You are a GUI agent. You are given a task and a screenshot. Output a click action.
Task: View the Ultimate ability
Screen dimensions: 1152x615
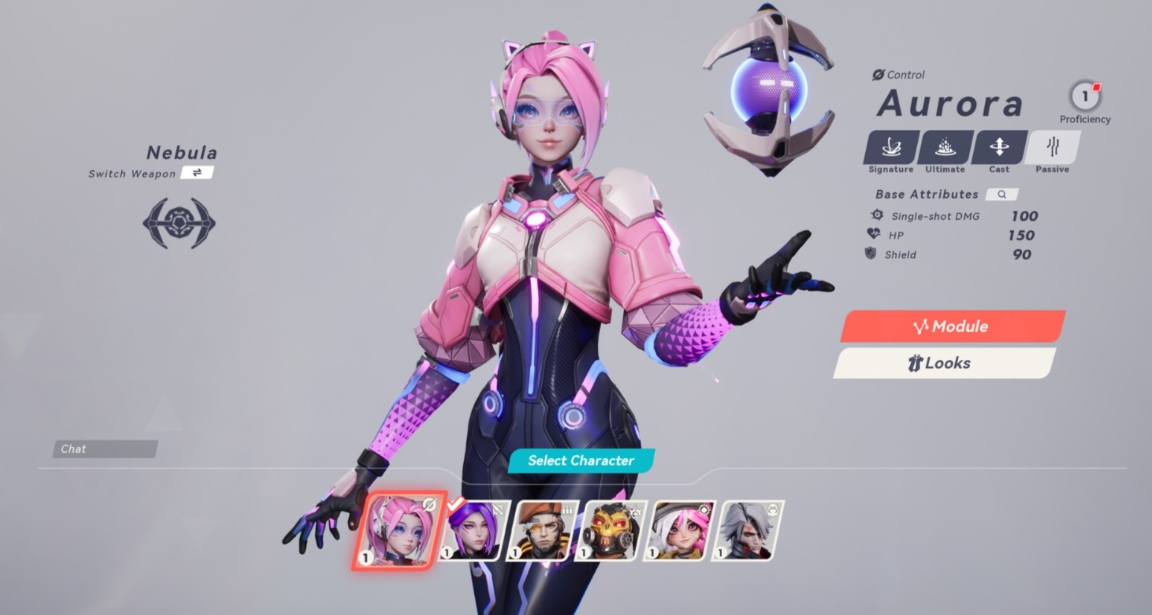pyautogui.click(x=944, y=148)
